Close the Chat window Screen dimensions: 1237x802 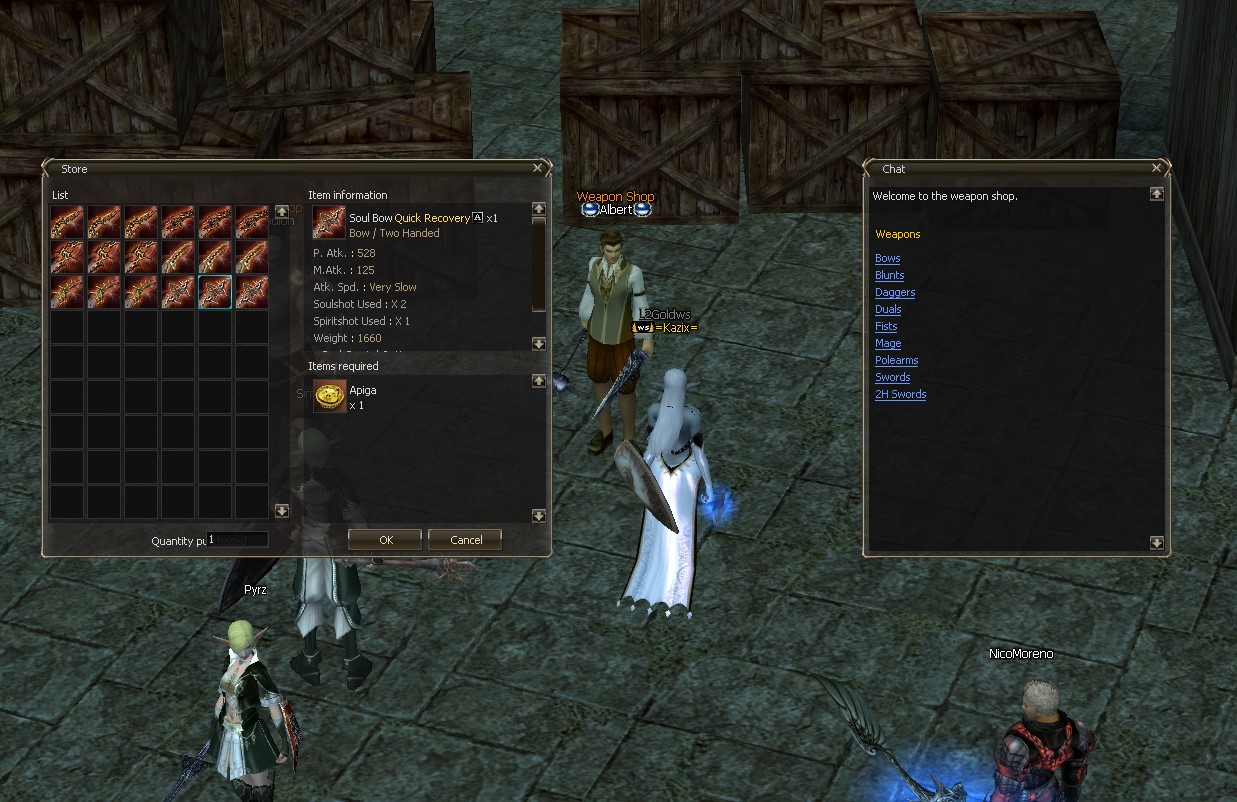tap(1157, 169)
